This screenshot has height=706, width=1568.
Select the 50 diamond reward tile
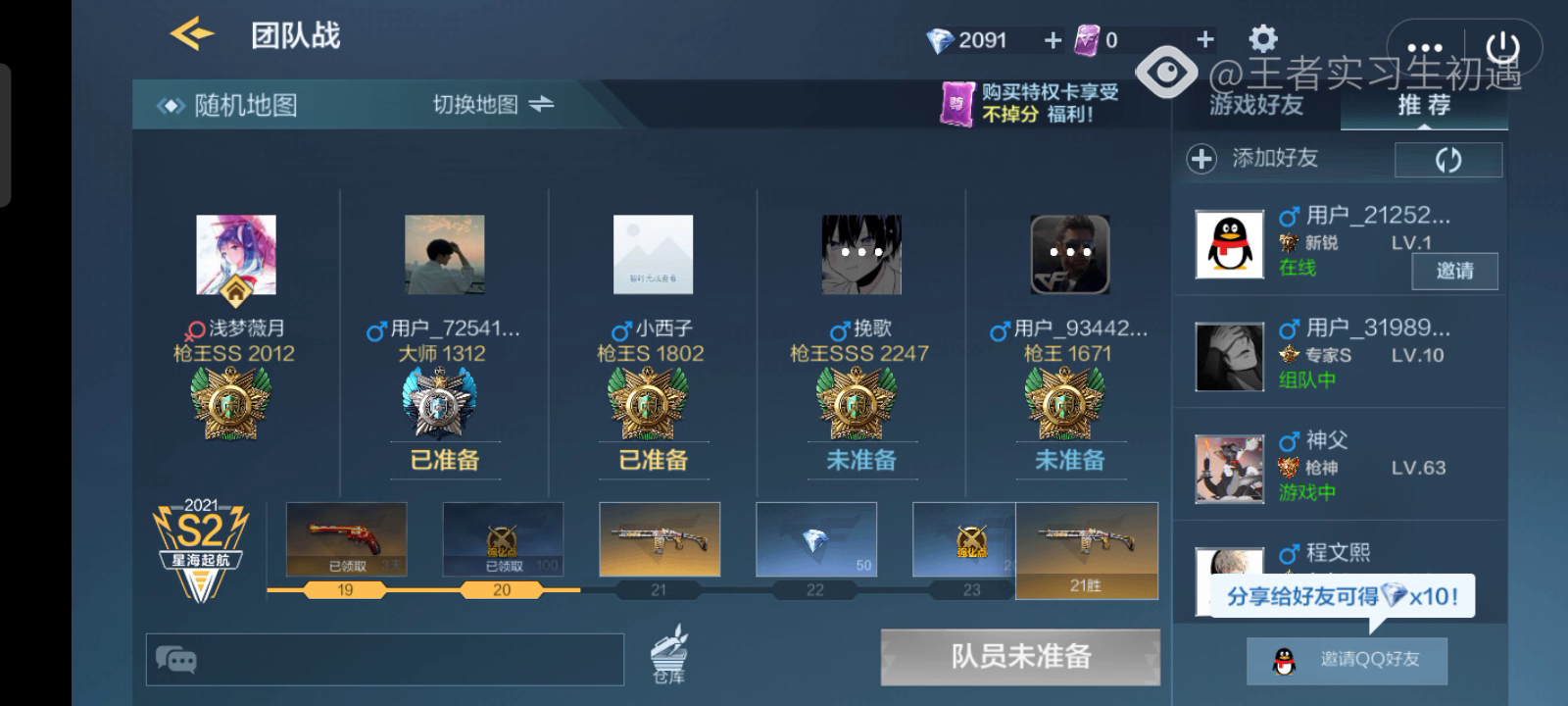point(815,539)
